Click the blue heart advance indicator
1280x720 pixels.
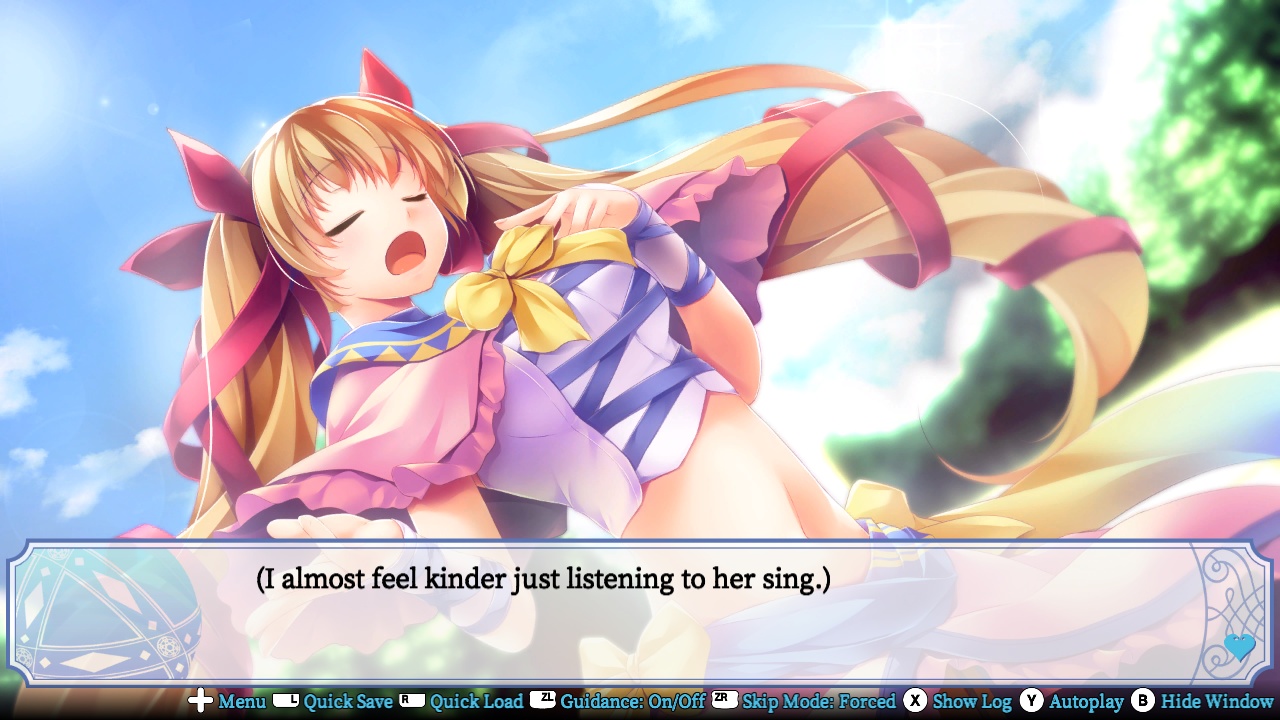tap(1237, 648)
